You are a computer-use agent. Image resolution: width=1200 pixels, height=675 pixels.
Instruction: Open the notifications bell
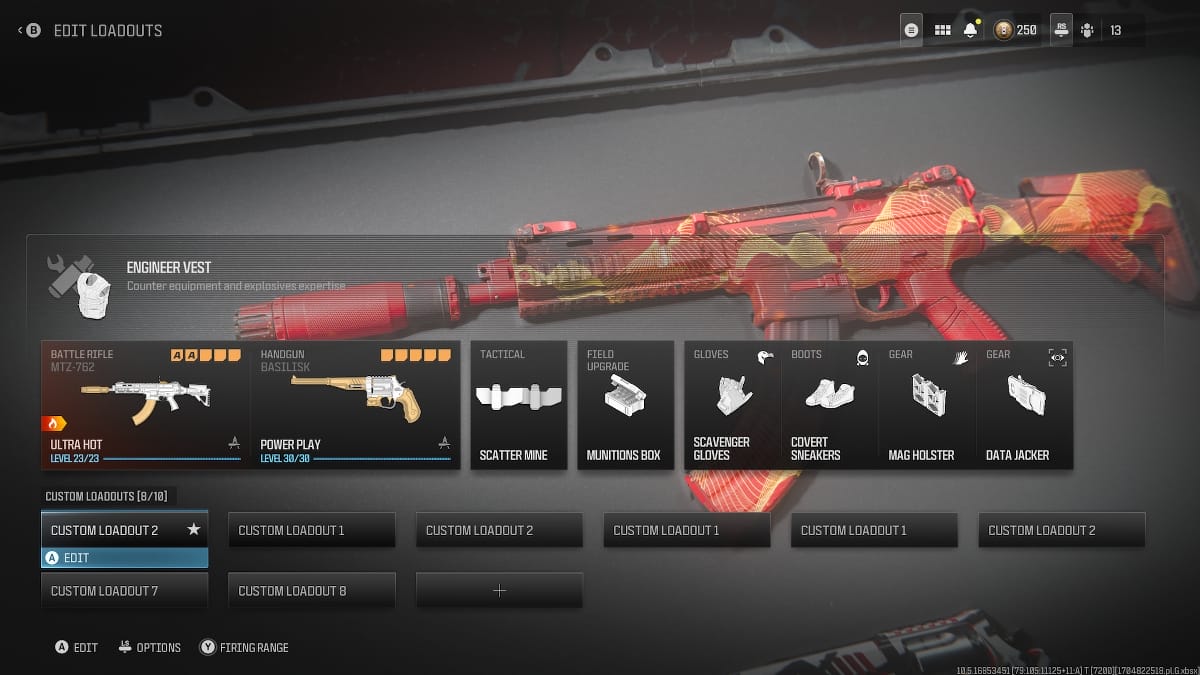pos(970,30)
